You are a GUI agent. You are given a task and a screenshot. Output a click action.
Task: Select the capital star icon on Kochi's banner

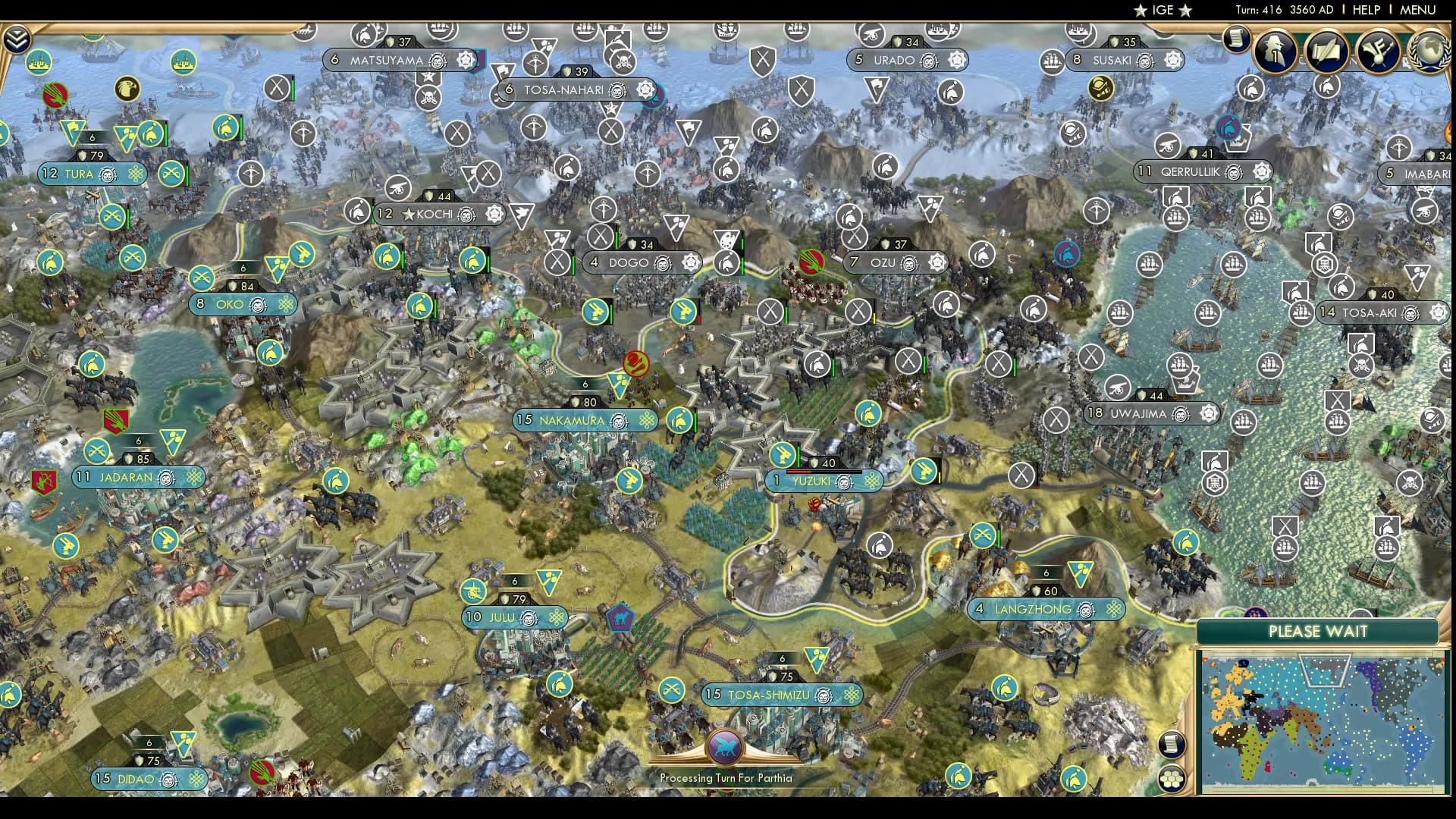tap(408, 214)
